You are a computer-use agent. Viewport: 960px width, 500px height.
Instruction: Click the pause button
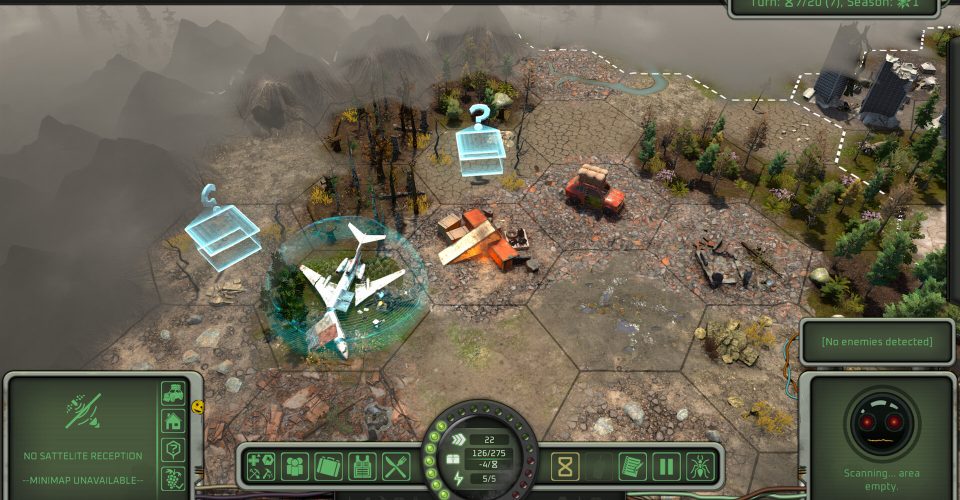(x=666, y=466)
